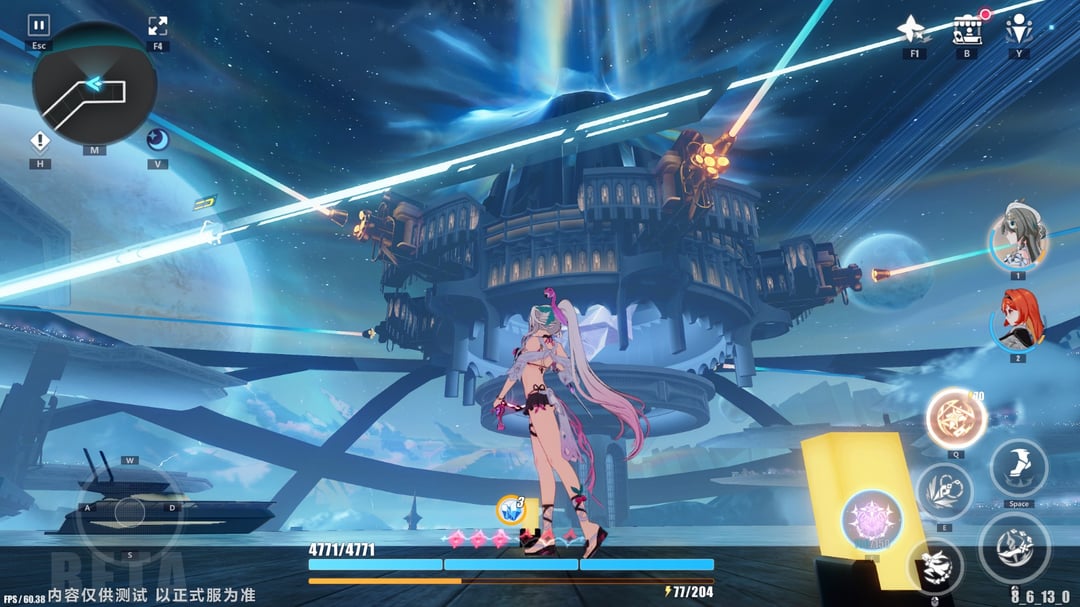Toggle fullscreen with the expand arrows icon
1080x607 pixels.
click(158, 25)
